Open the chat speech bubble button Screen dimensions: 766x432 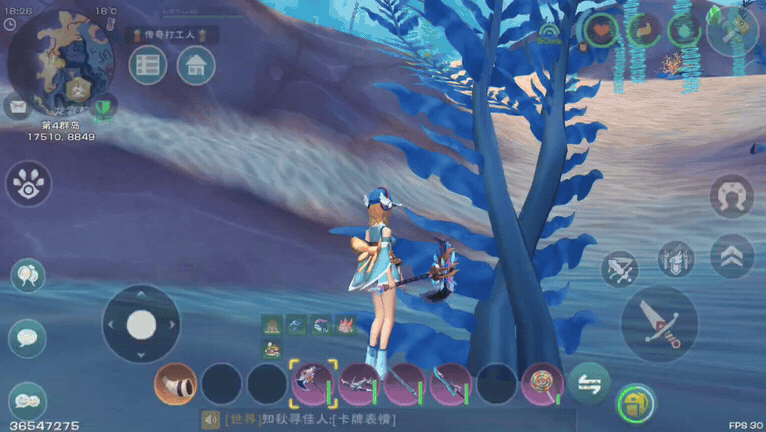(27, 337)
